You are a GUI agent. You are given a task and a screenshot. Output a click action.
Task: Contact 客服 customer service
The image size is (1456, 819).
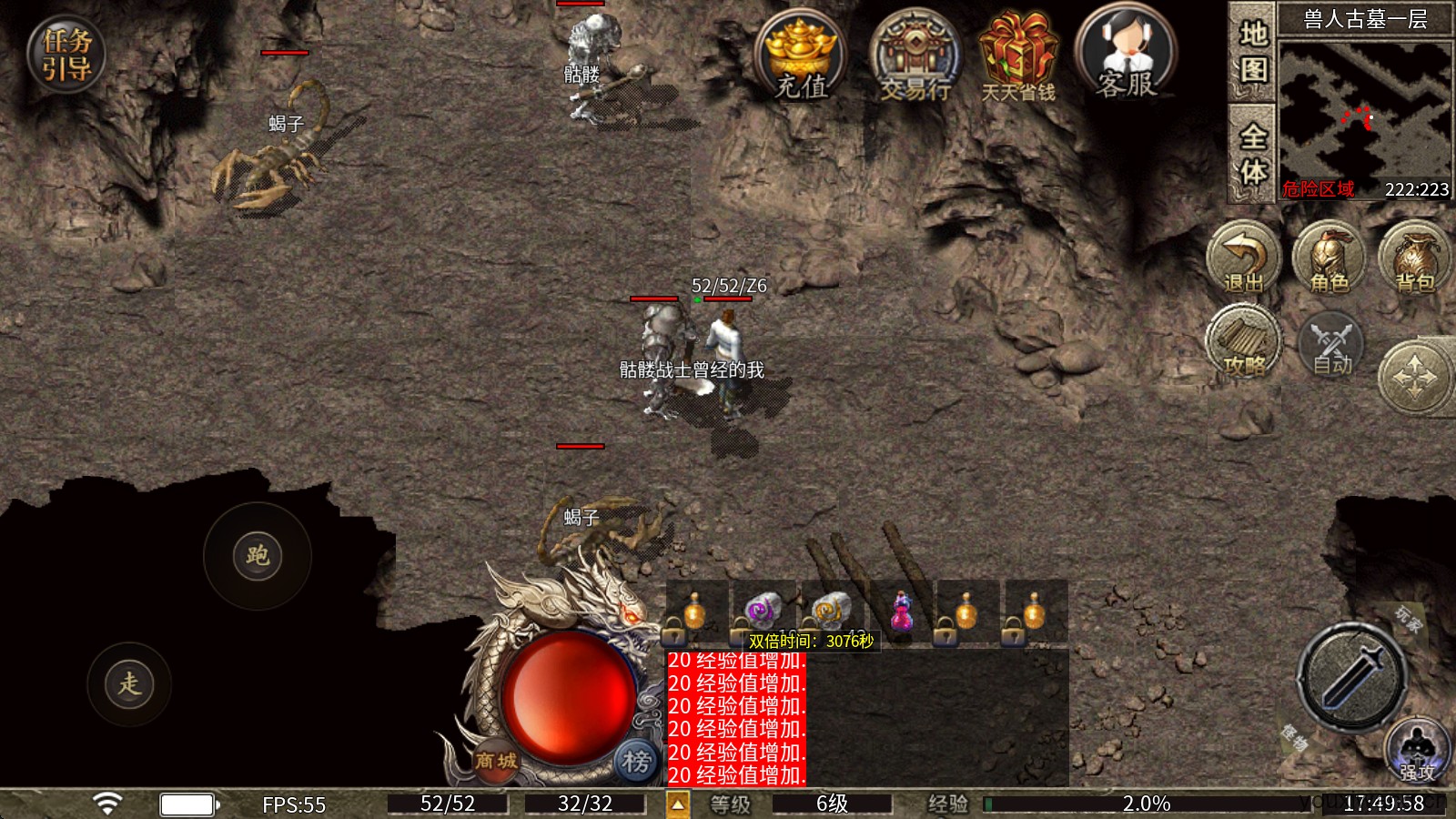[x=1126, y=55]
